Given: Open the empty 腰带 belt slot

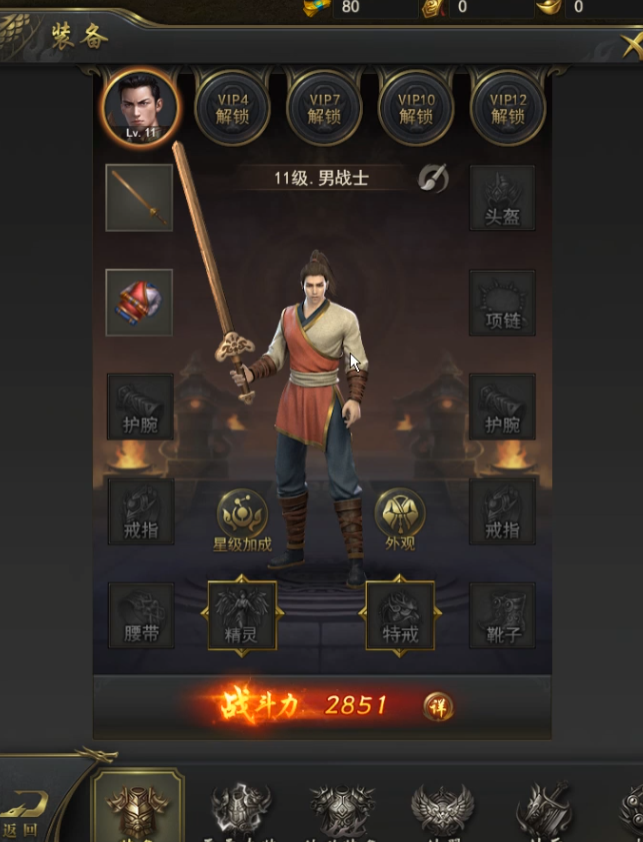Looking at the screenshot, I should pos(141,615).
